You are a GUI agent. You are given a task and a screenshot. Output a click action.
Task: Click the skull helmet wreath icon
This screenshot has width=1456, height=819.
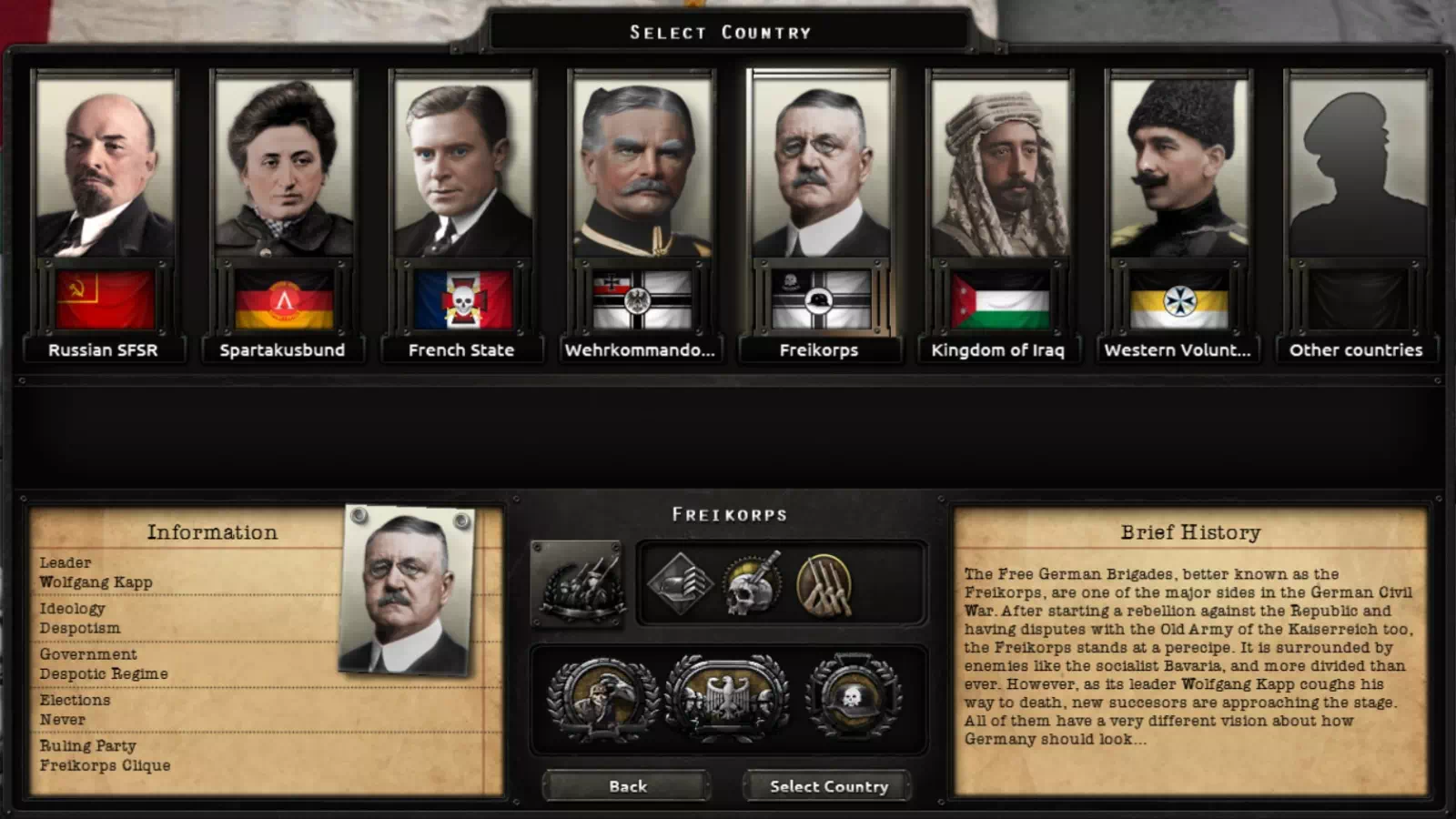coord(853,698)
